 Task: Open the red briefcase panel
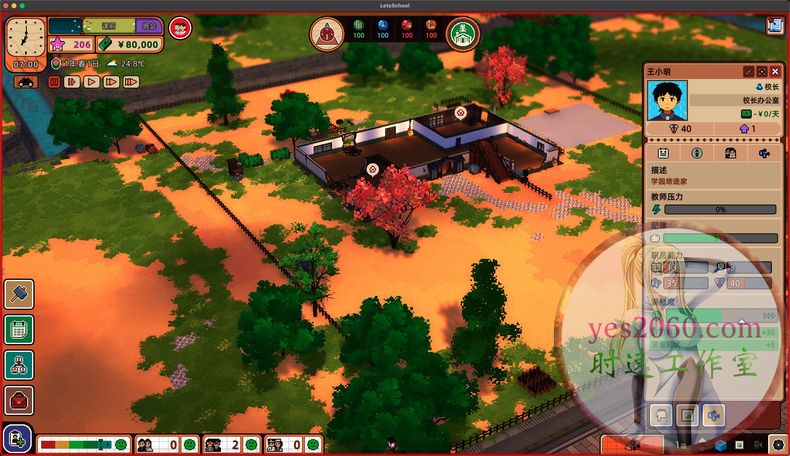tap(19, 401)
